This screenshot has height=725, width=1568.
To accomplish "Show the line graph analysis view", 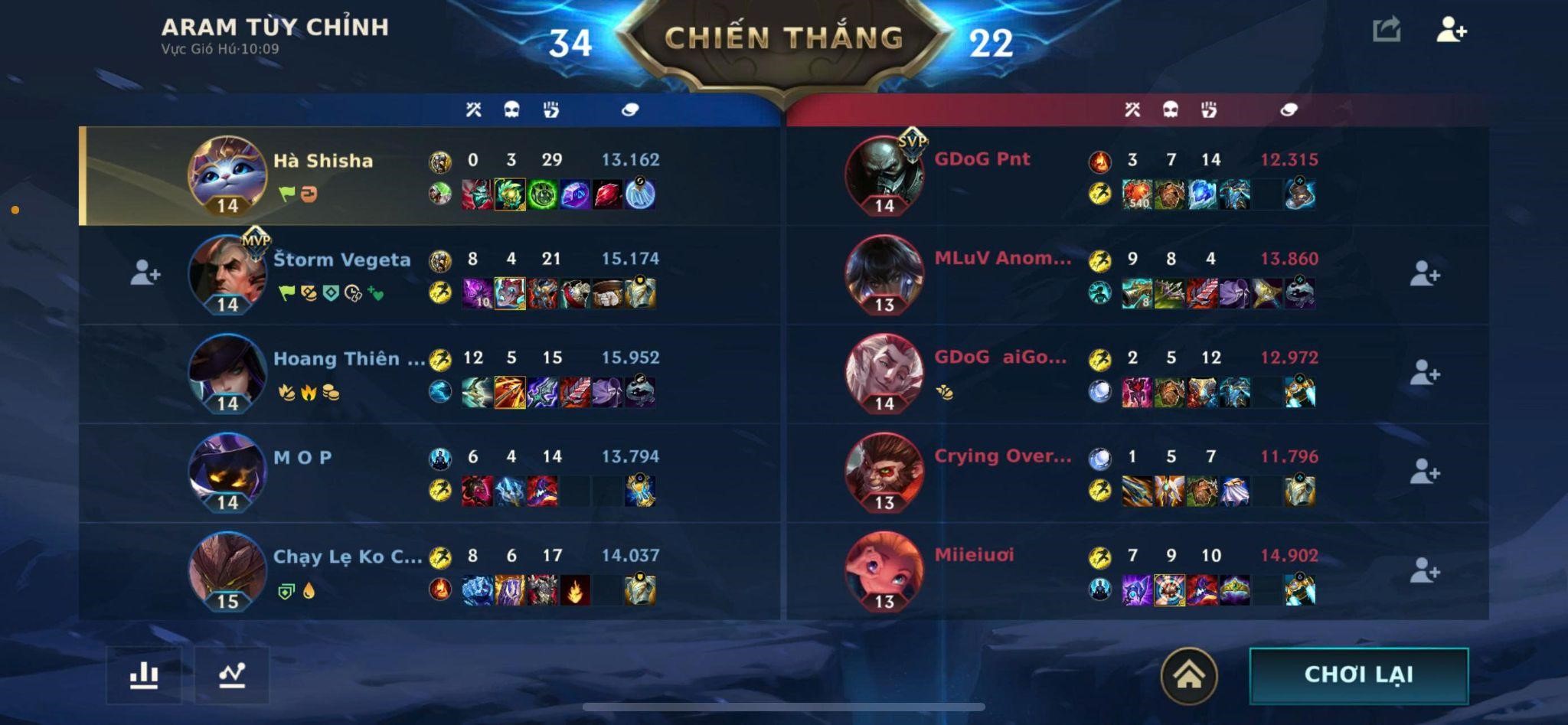I will coord(232,675).
